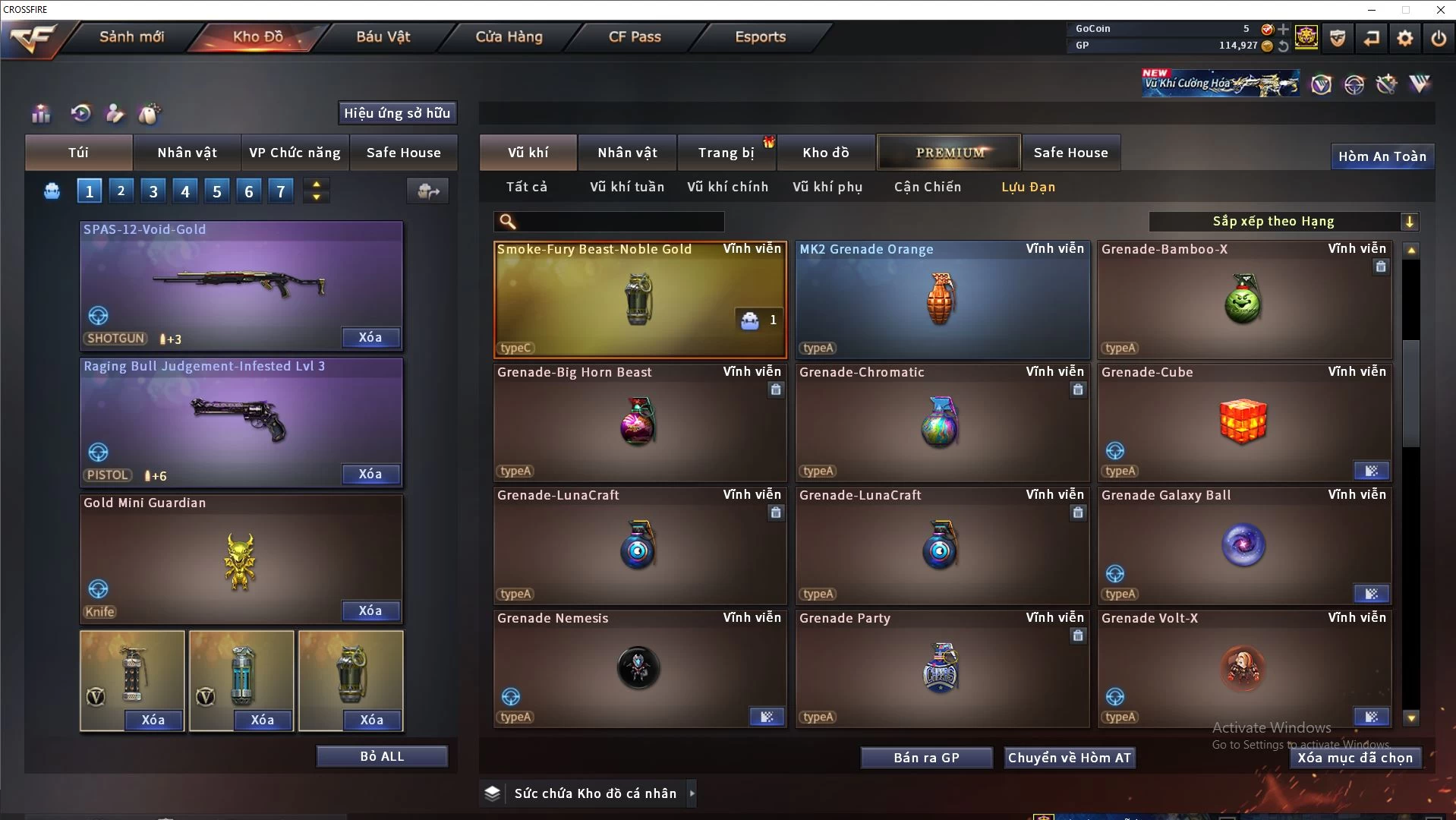The width and height of the screenshot is (1456, 820).
Task: Show the Hiệu ứng sở hữu effects
Action: point(397,113)
